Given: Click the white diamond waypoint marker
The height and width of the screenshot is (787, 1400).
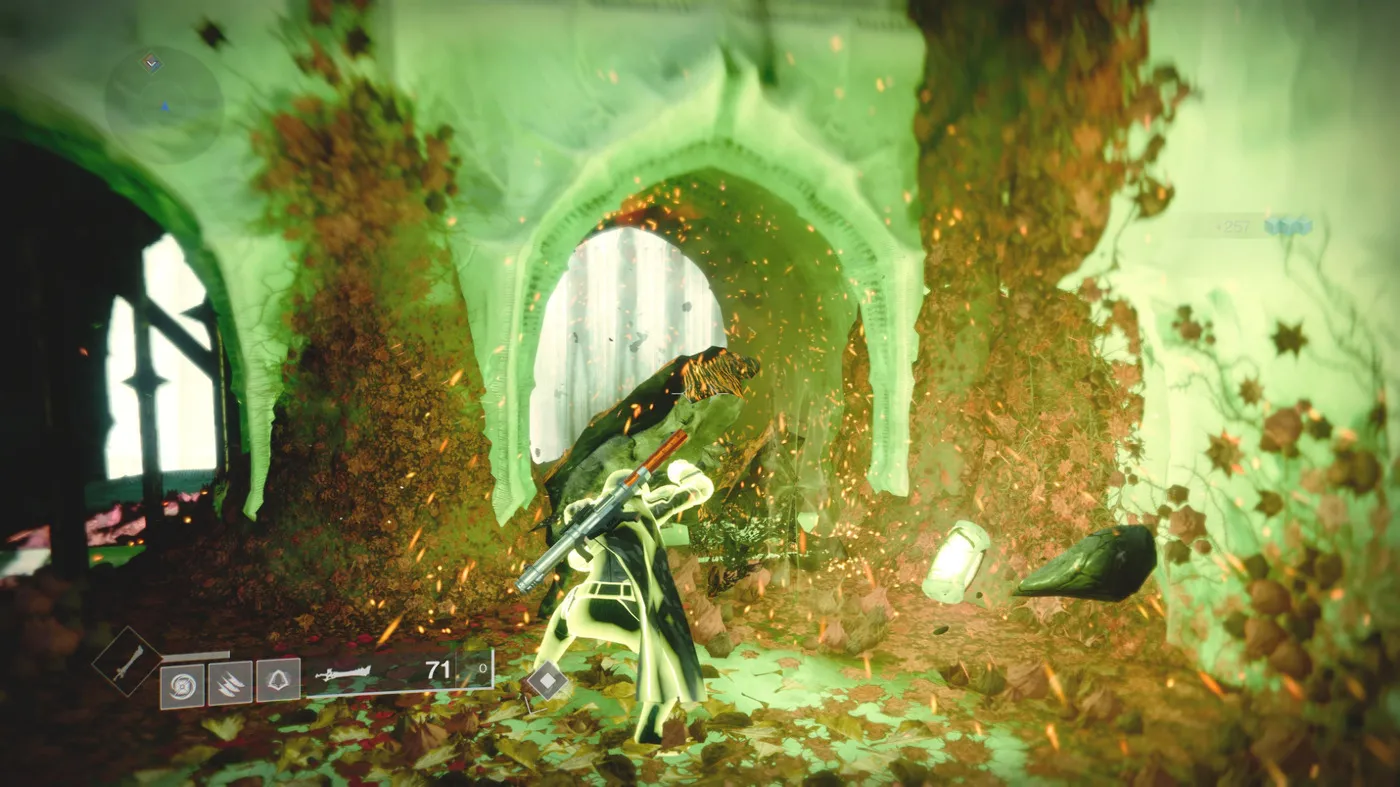Looking at the screenshot, I should click(x=546, y=681).
